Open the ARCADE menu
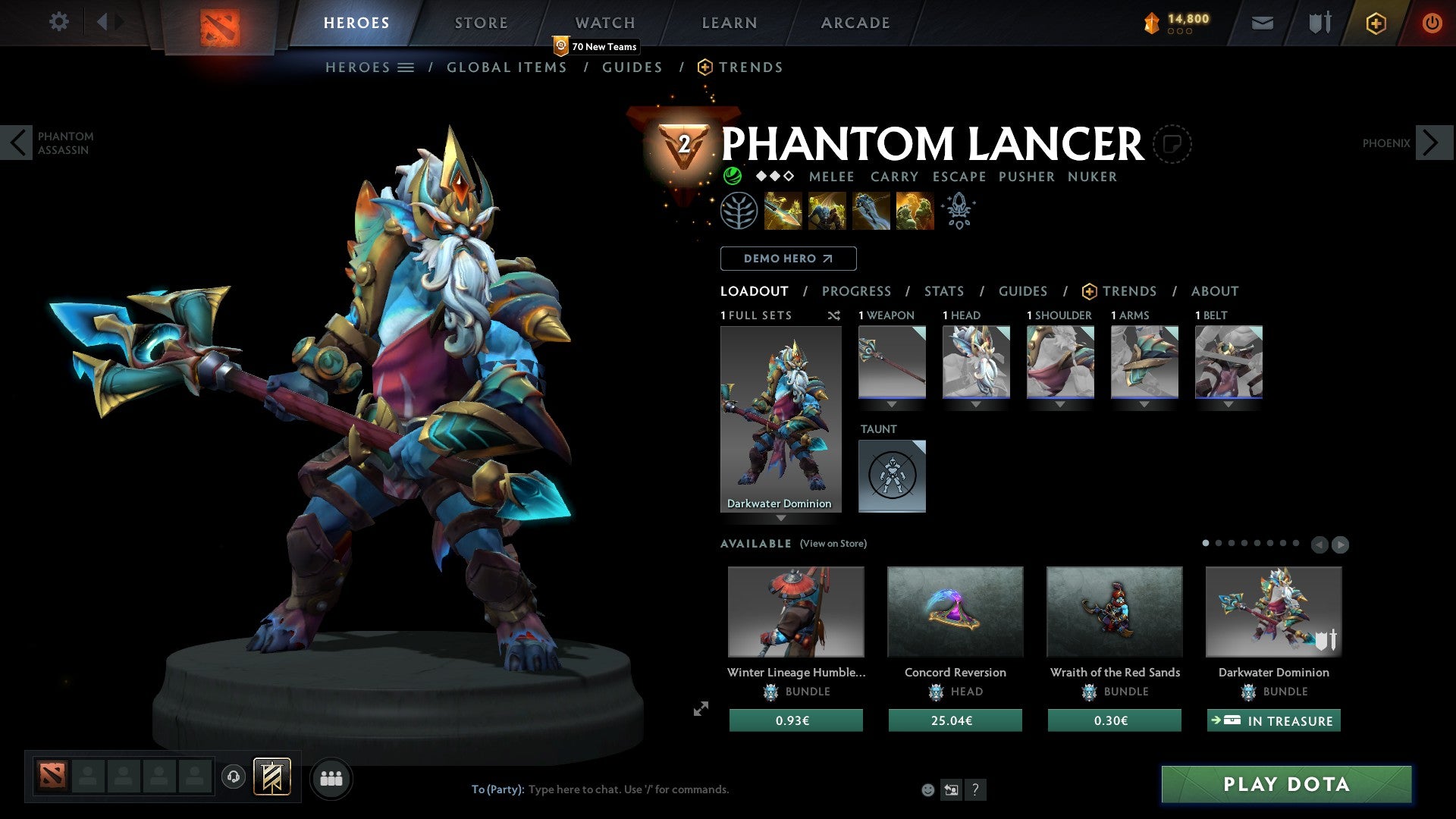The width and height of the screenshot is (1456, 819). (x=855, y=22)
